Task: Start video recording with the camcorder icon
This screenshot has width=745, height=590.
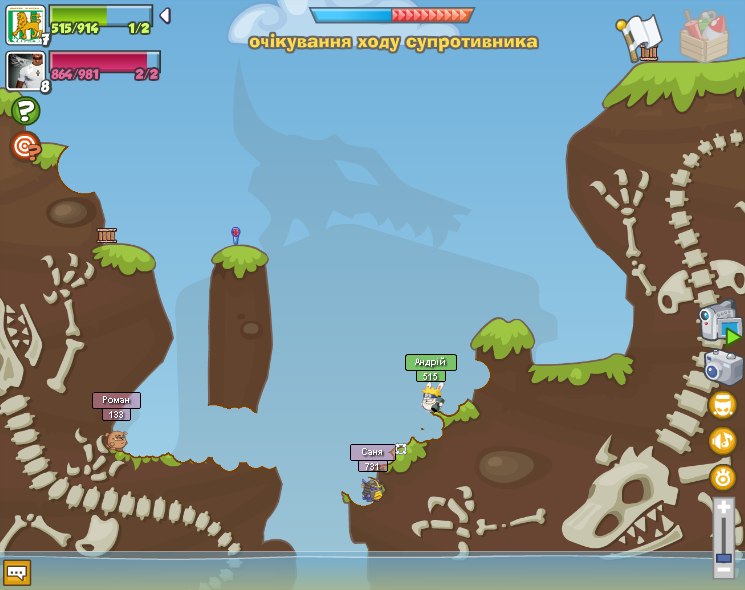Action: pos(719,324)
